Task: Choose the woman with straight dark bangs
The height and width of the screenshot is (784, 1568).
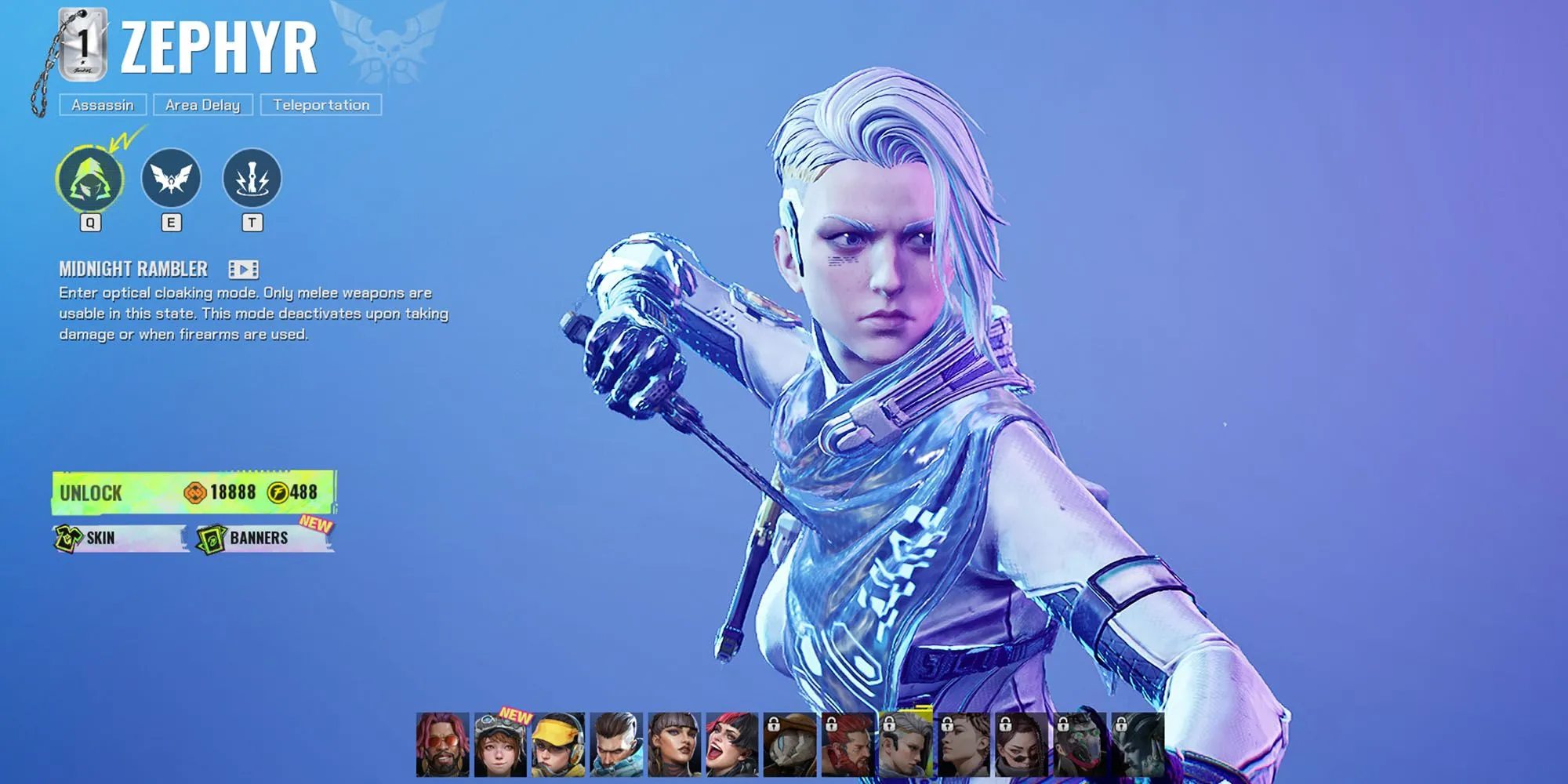Action: pos(674,744)
